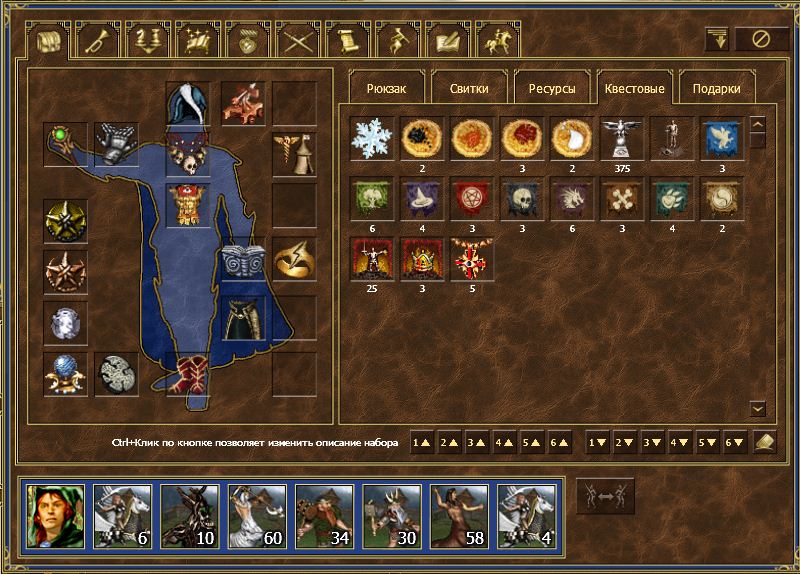Select the green tree banner item
The image size is (800, 574).
point(372,198)
